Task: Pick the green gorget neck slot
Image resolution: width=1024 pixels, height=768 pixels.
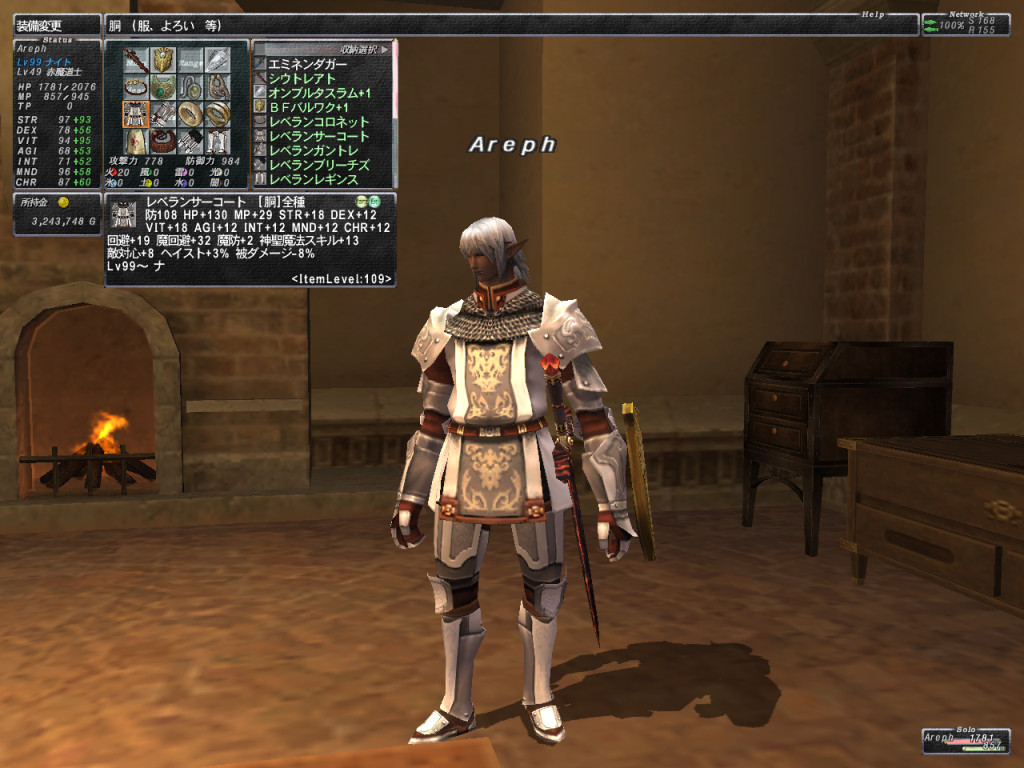Action: (162, 87)
